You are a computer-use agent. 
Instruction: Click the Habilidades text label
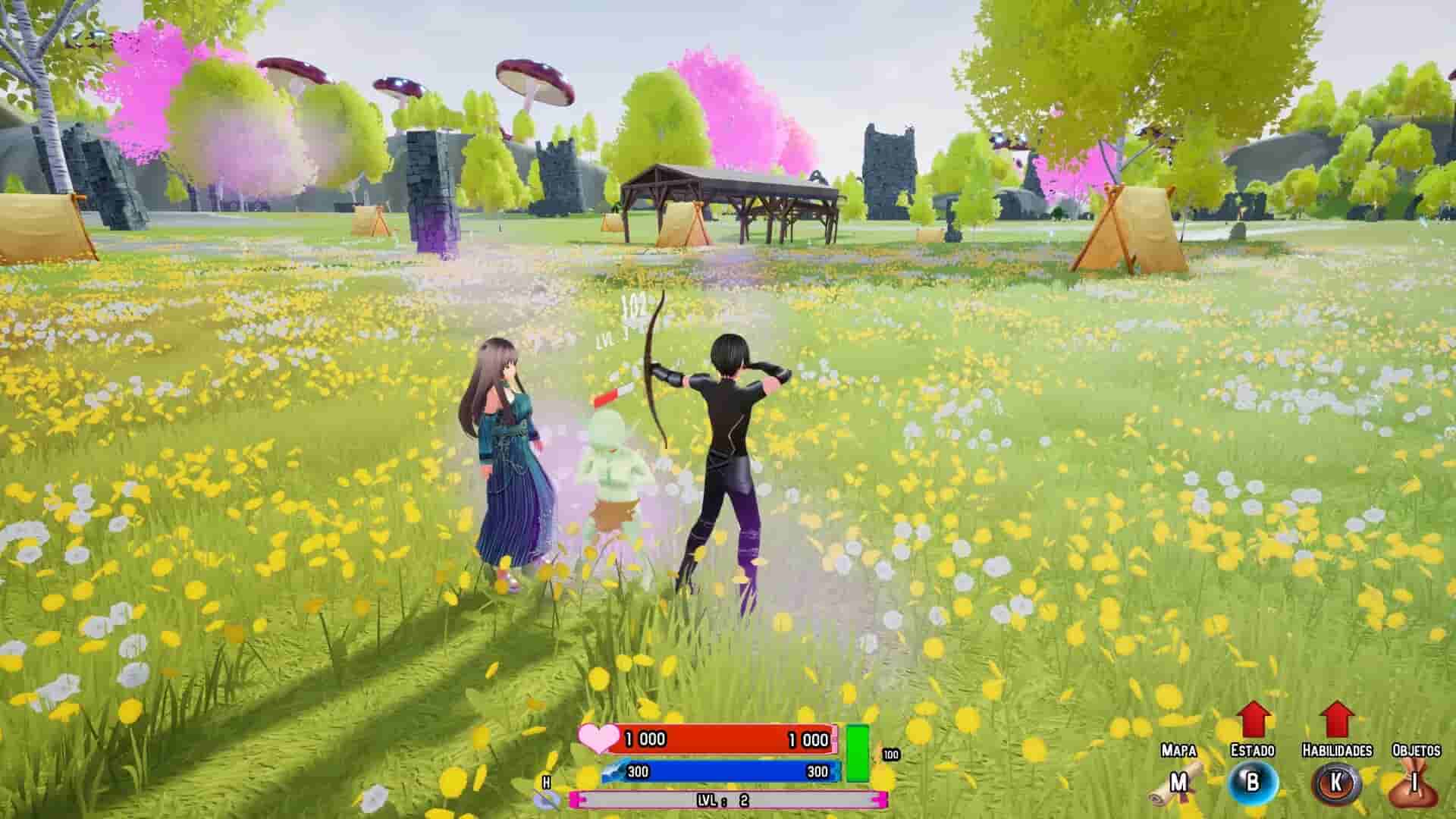pos(1338,749)
